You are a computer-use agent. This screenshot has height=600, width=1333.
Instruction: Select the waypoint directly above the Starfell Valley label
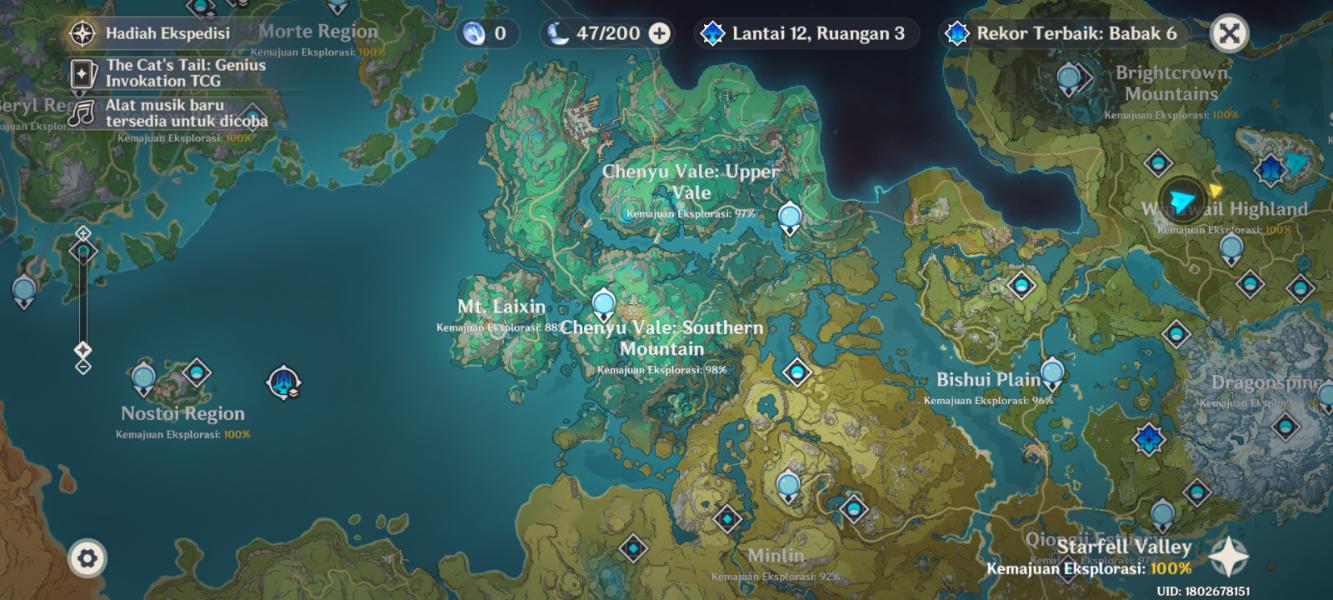point(1162,515)
